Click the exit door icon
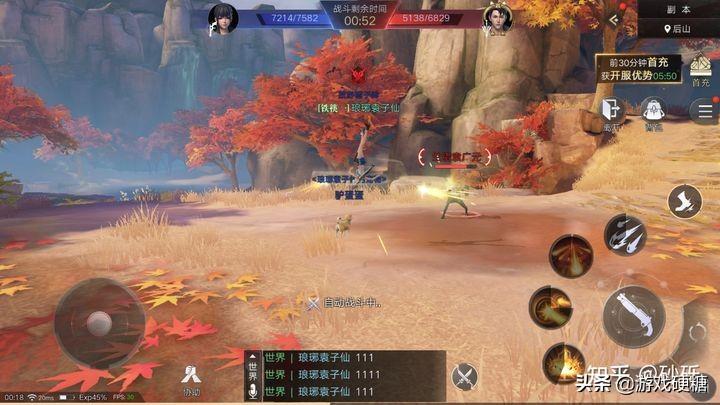The height and width of the screenshot is (405, 720). [611, 112]
